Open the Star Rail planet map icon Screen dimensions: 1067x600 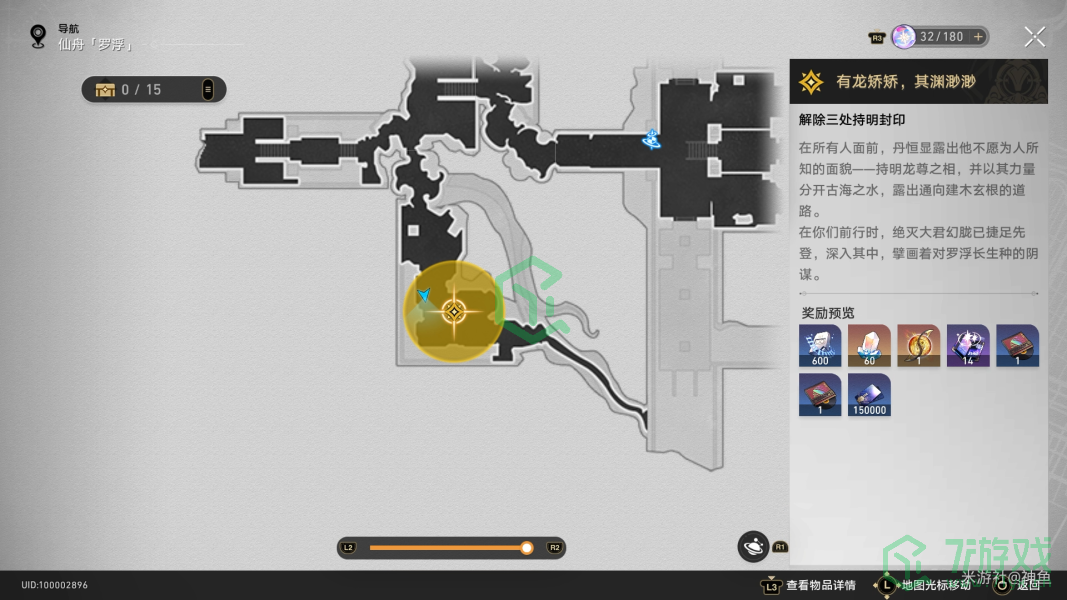753,546
